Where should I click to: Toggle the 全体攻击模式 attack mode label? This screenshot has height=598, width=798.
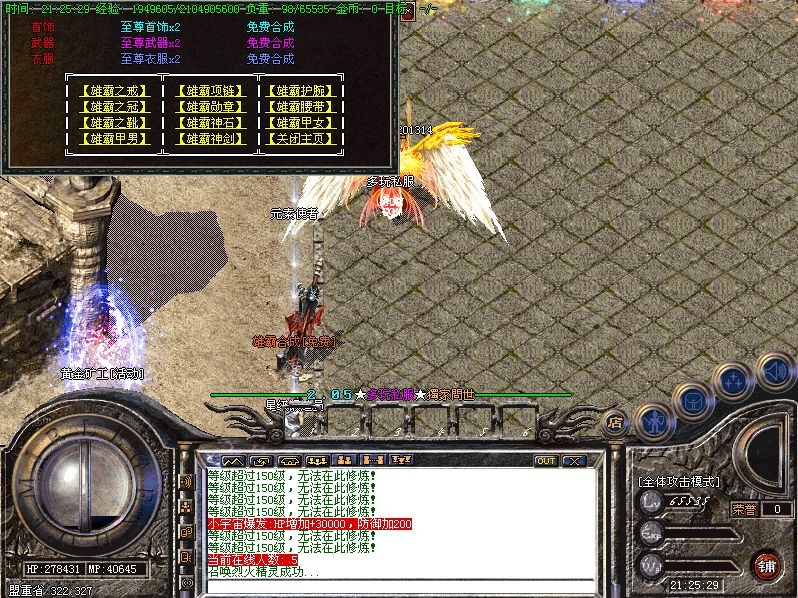tap(680, 481)
